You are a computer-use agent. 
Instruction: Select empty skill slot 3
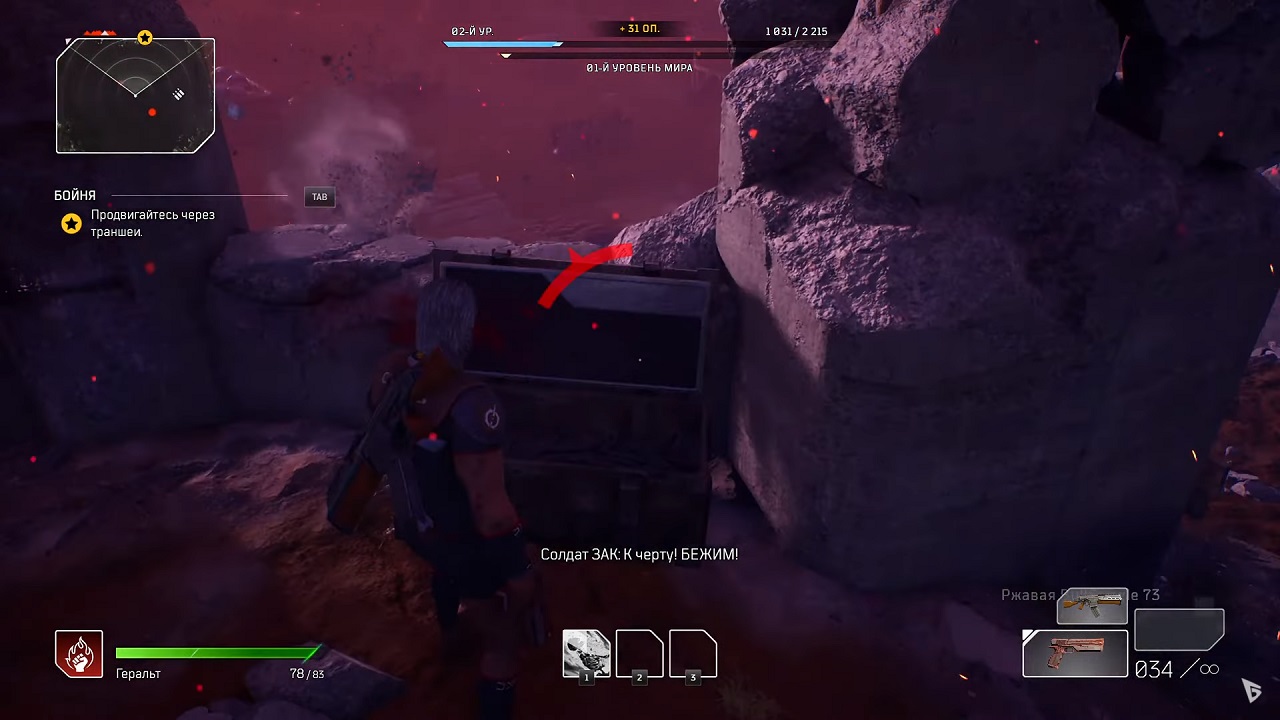pos(693,654)
